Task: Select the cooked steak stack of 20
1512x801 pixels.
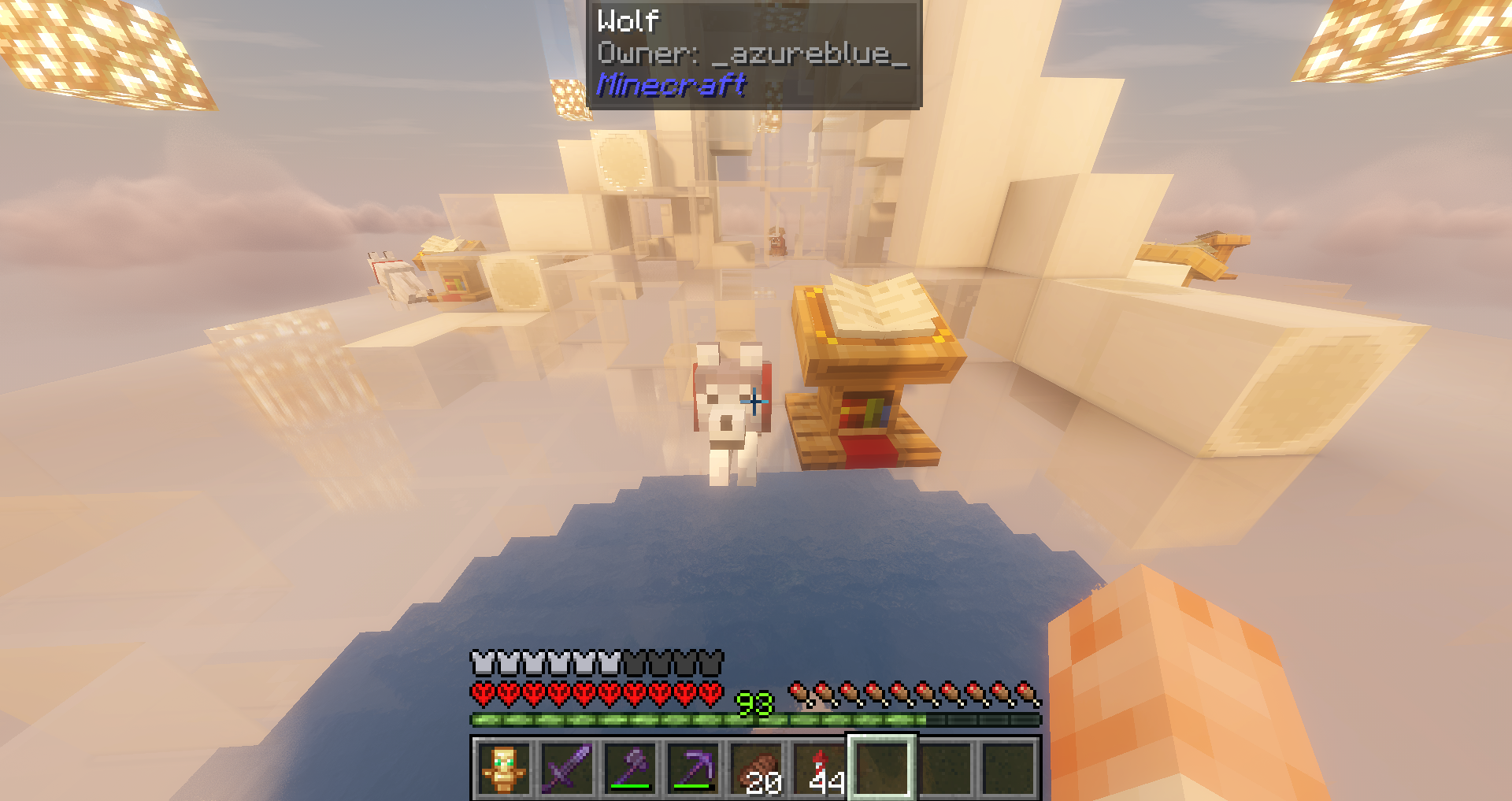Action: click(756, 768)
